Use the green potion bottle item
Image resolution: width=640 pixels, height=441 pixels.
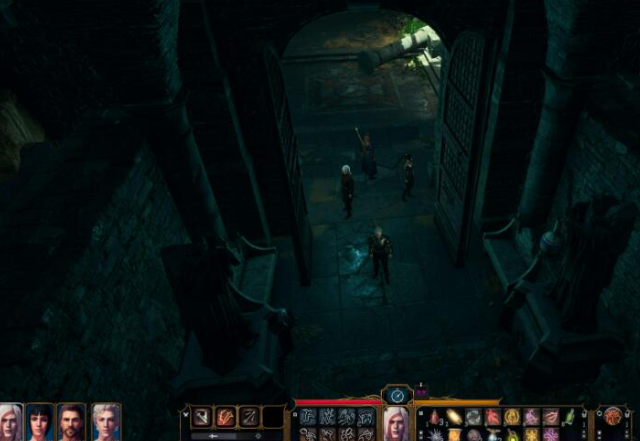(x=569, y=416)
